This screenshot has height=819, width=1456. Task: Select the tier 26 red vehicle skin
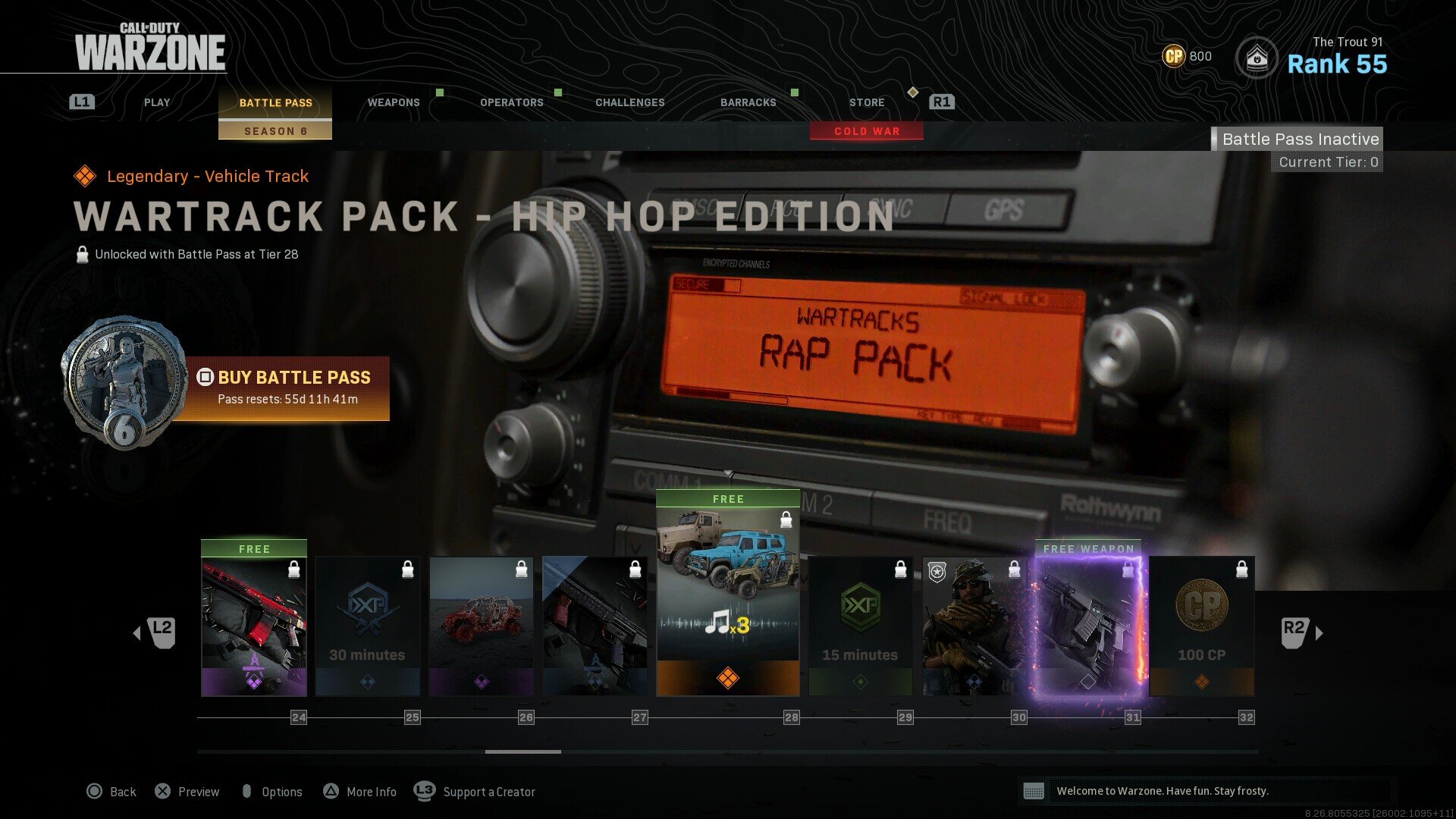(482, 626)
